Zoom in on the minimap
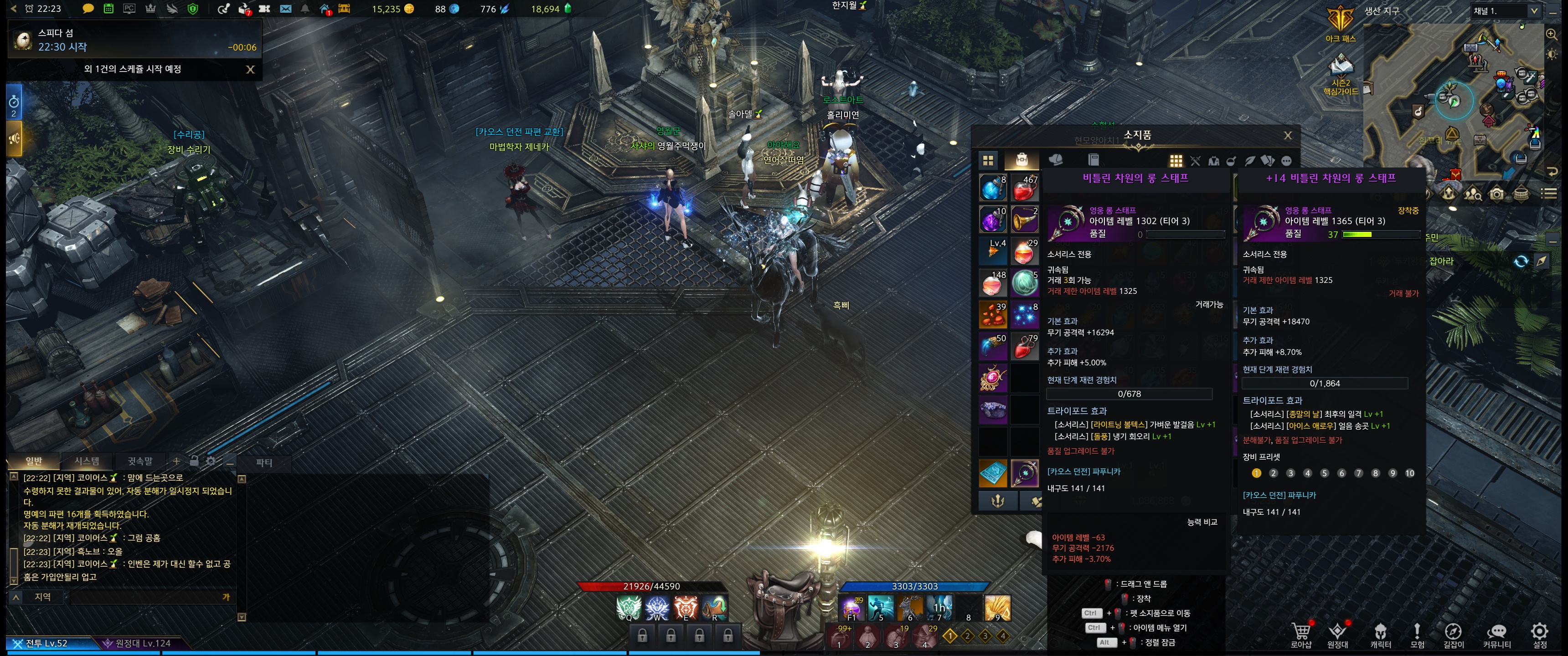Image resolution: width=1568 pixels, height=656 pixels. coord(1552,35)
